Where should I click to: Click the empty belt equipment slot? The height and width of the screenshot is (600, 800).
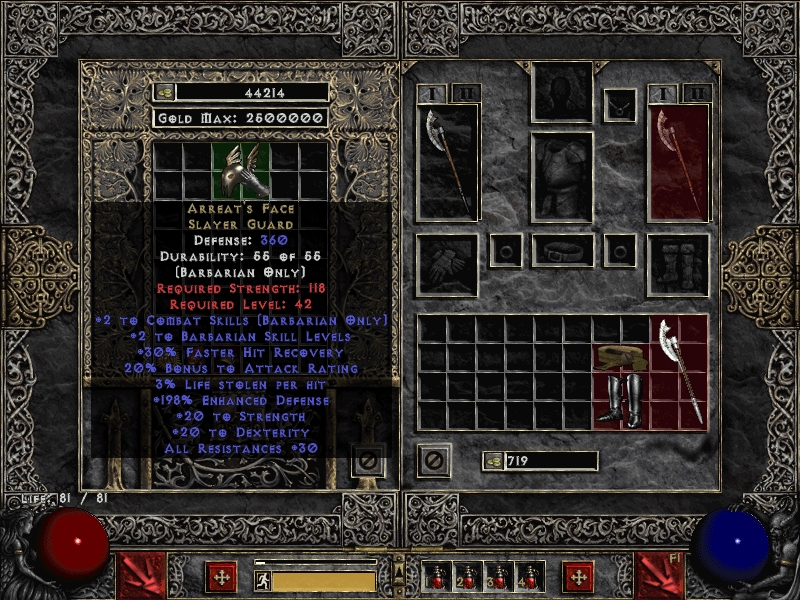[x=562, y=250]
